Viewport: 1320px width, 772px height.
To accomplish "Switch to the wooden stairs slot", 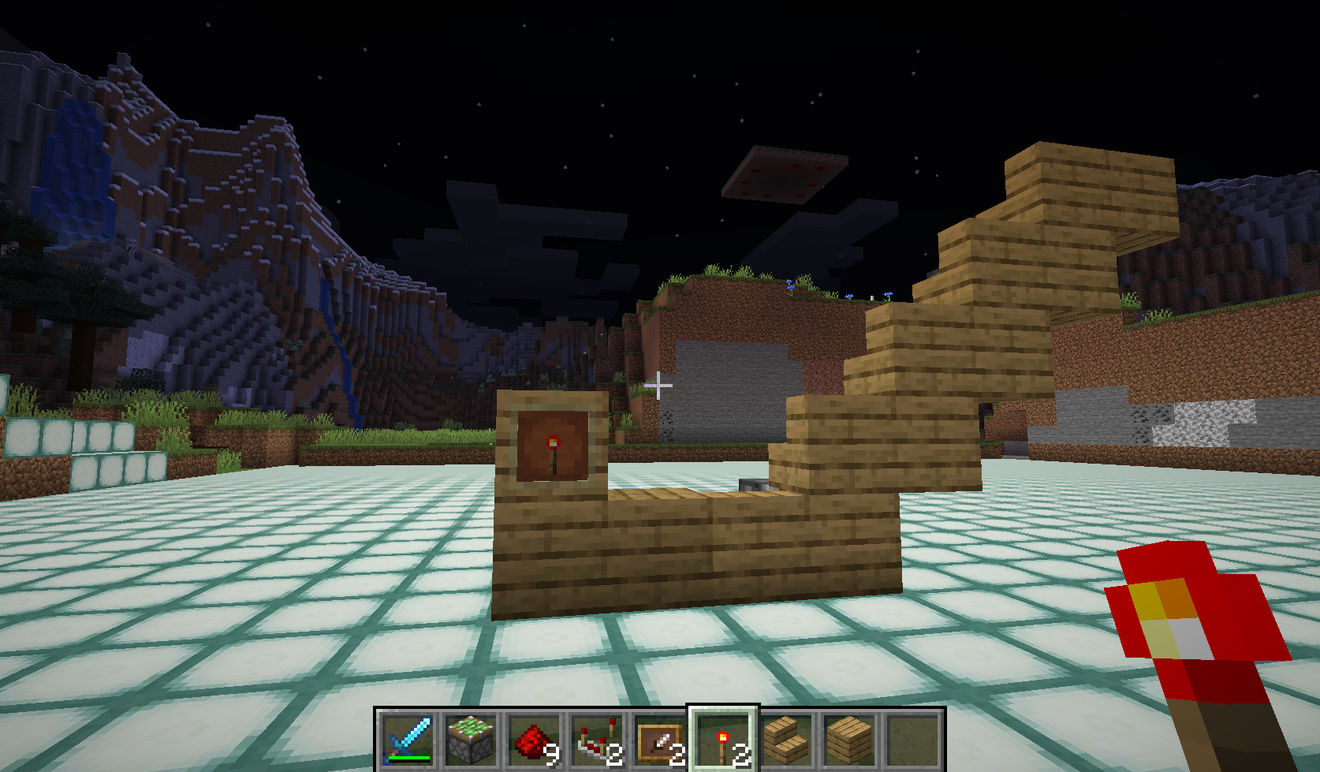I will pyautogui.click(x=785, y=740).
